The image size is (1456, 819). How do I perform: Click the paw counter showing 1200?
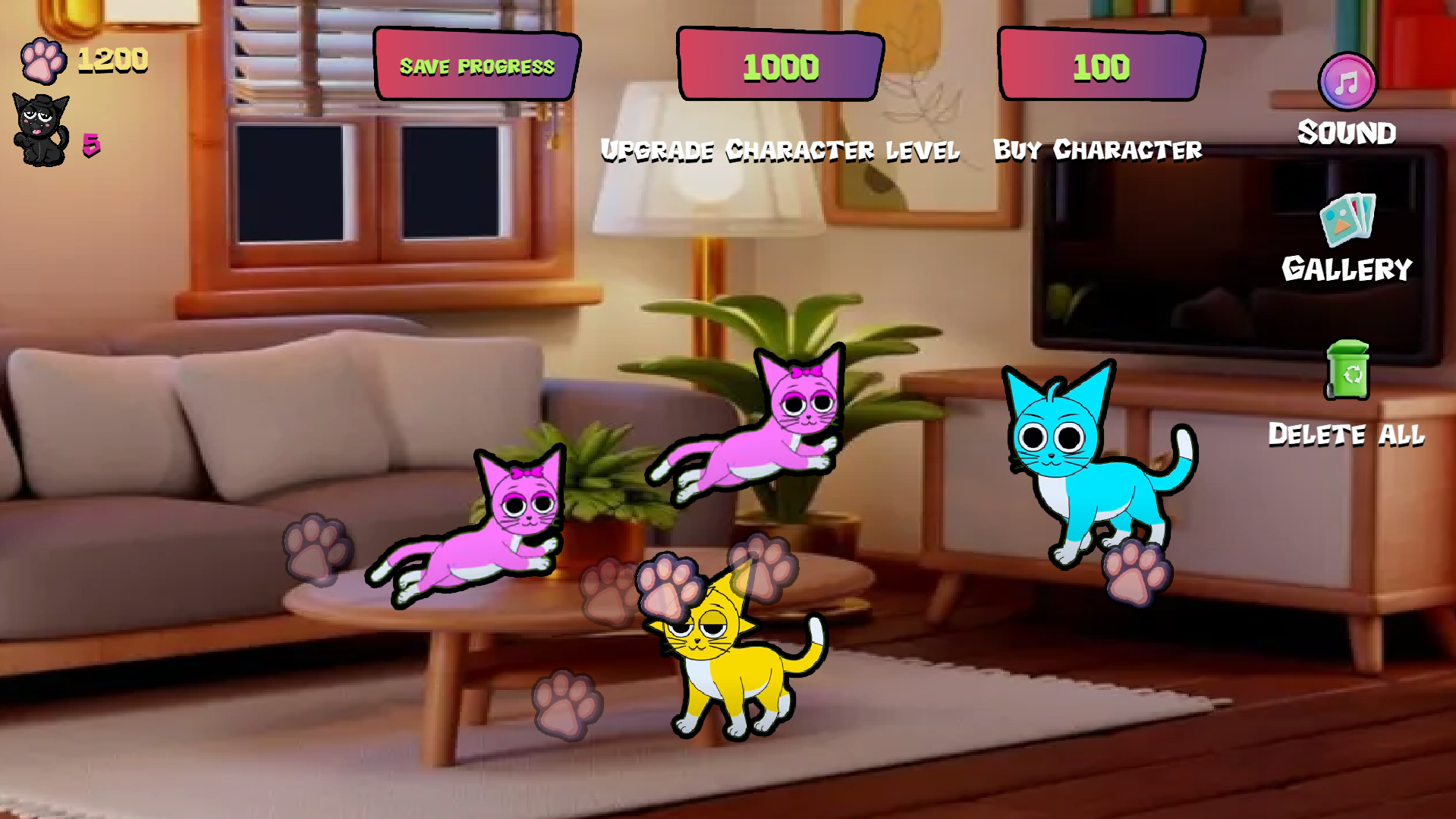click(112, 59)
